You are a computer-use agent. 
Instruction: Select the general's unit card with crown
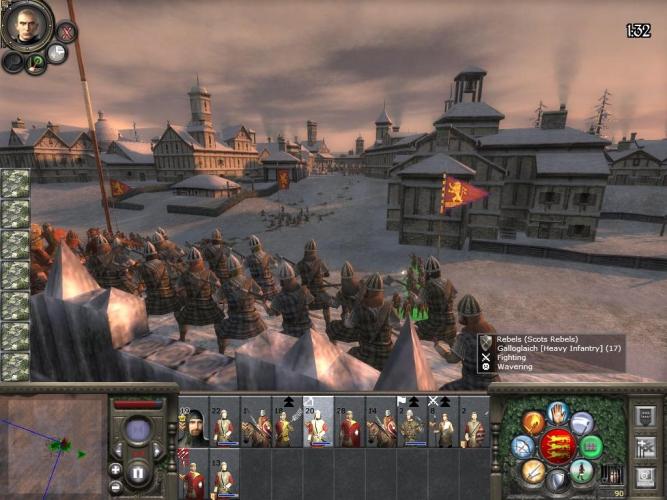[x=193, y=427]
